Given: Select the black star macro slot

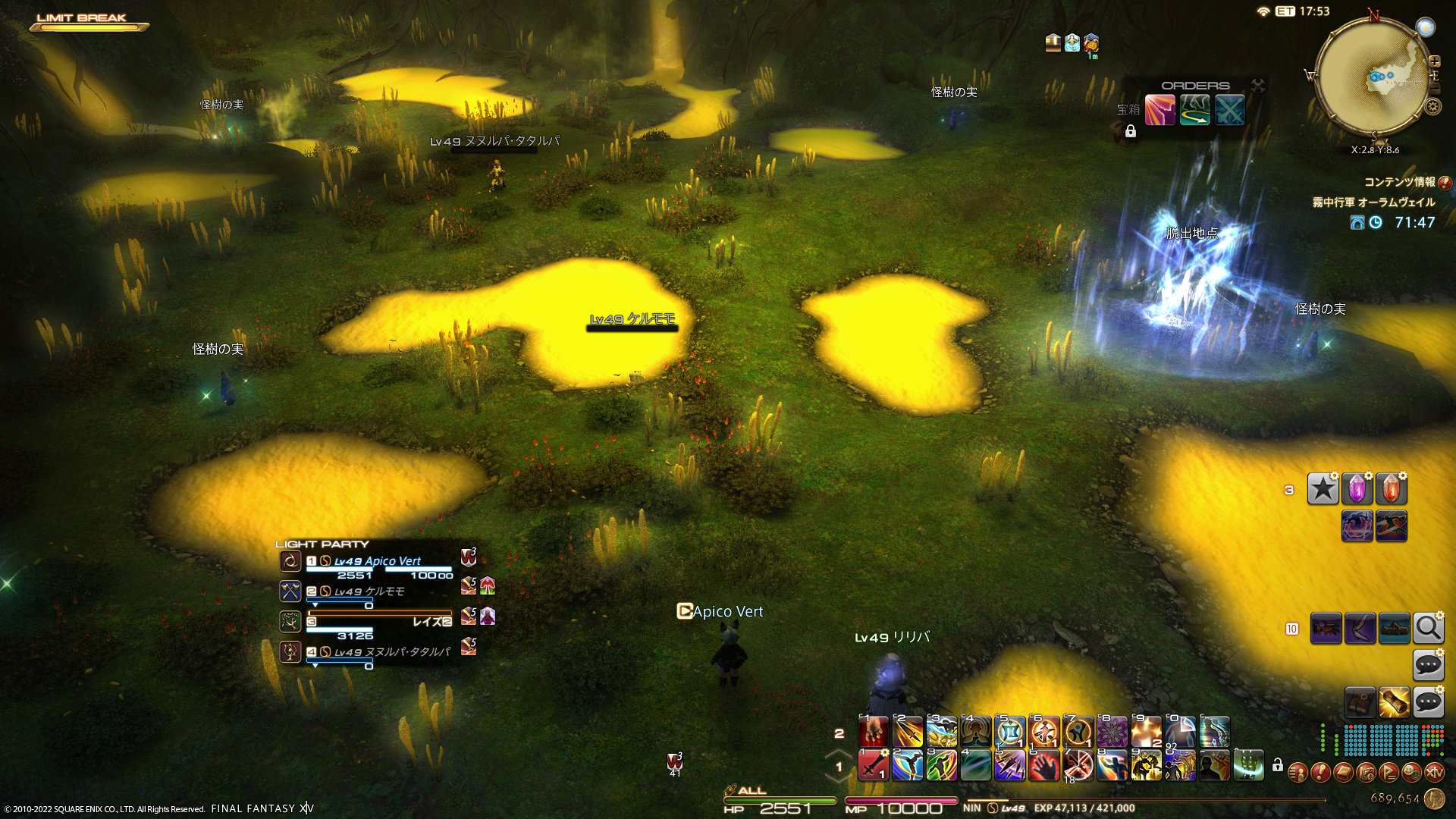Looking at the screenshot, I should [x=1323, y=489].
